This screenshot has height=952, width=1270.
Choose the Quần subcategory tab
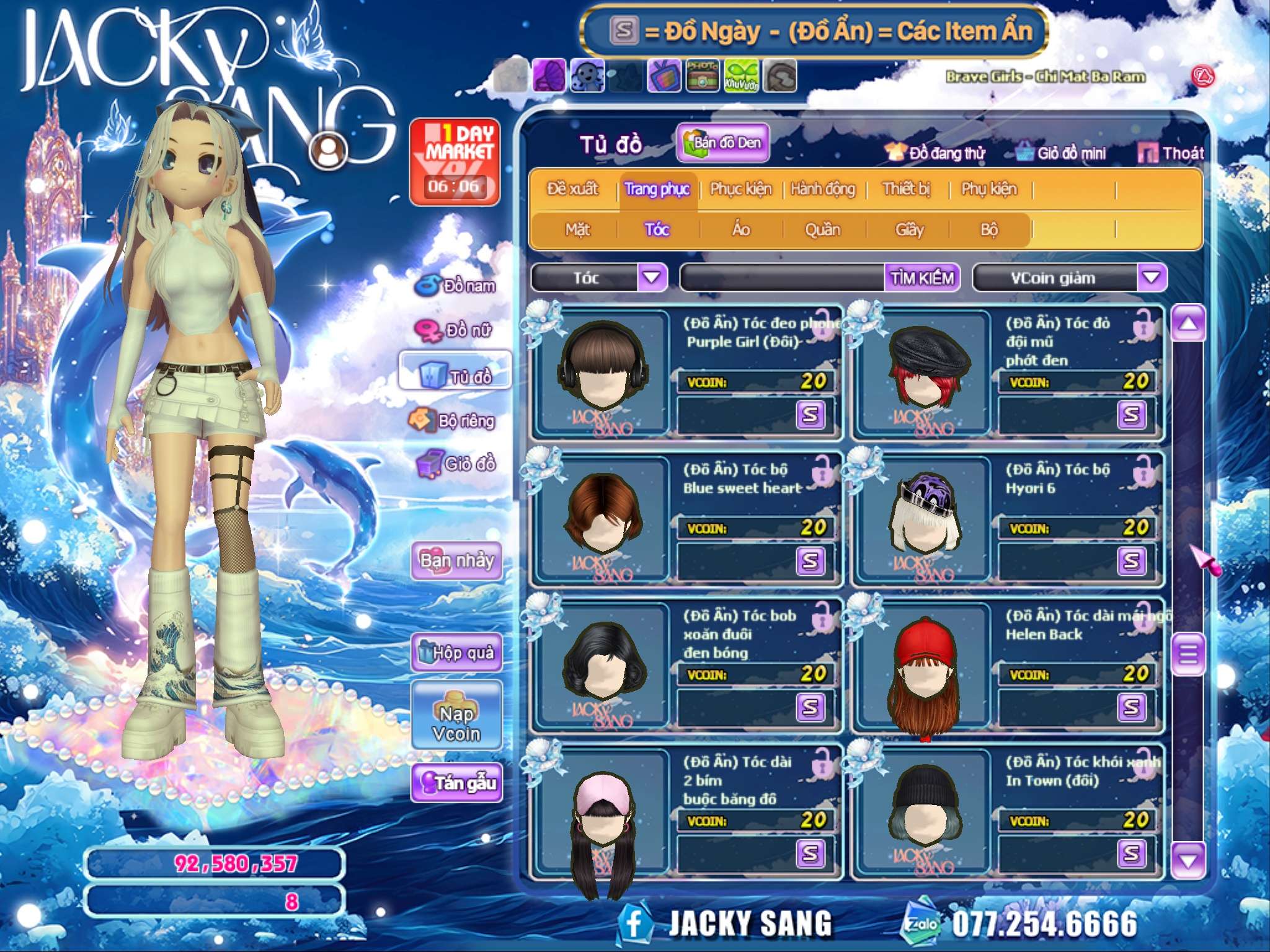click(x=822, y=230)
